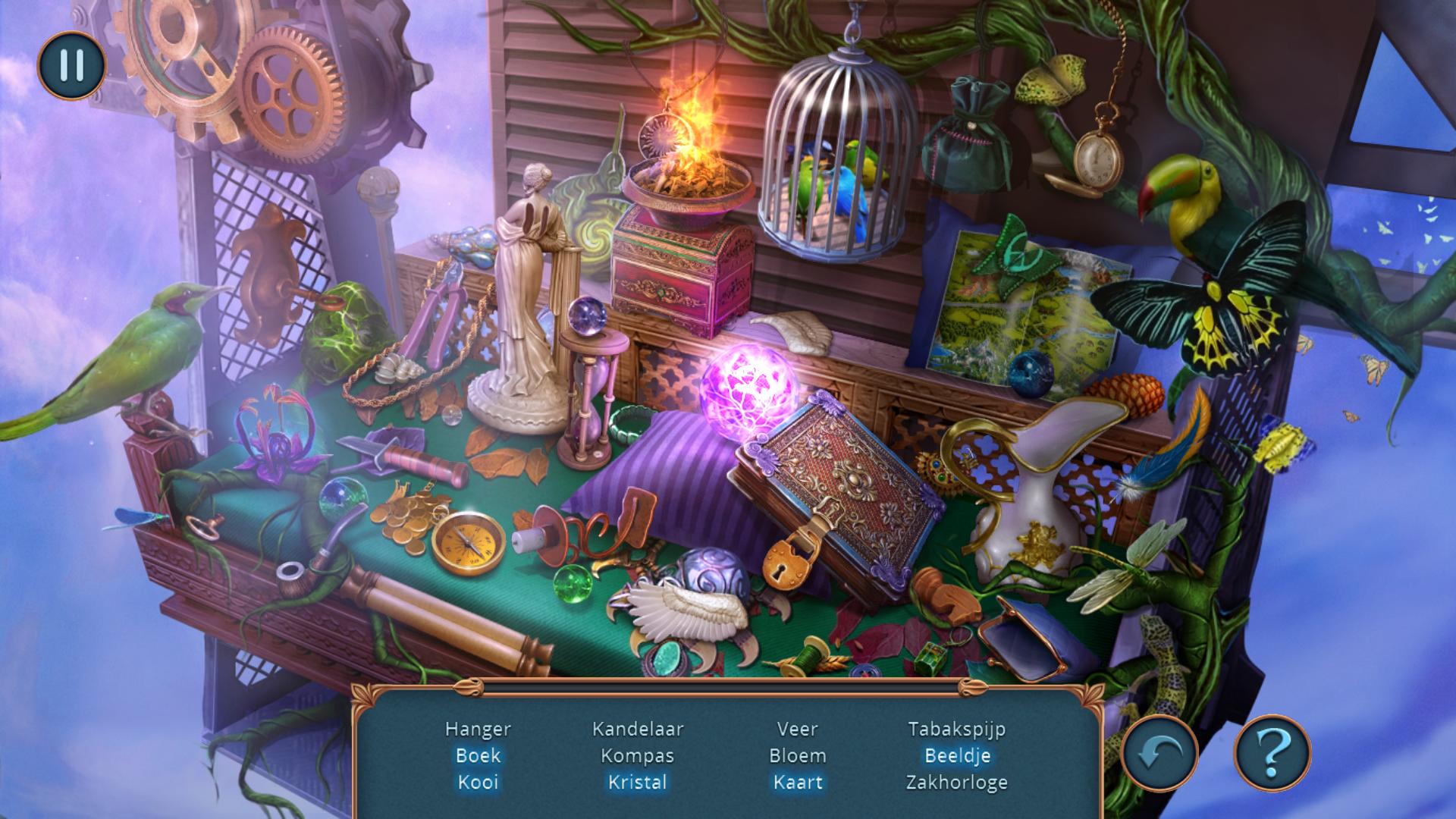Click the question mark hint button

click(1272, 752)
